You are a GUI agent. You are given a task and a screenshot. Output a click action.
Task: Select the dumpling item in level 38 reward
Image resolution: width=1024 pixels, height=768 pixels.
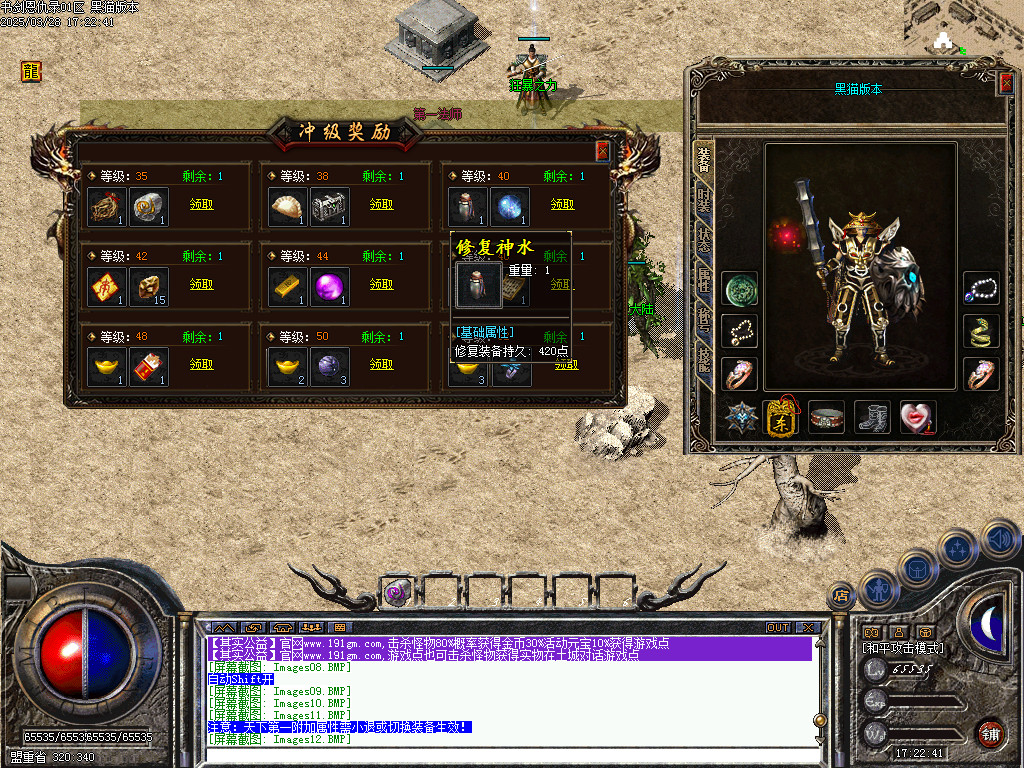click(289, 207)
